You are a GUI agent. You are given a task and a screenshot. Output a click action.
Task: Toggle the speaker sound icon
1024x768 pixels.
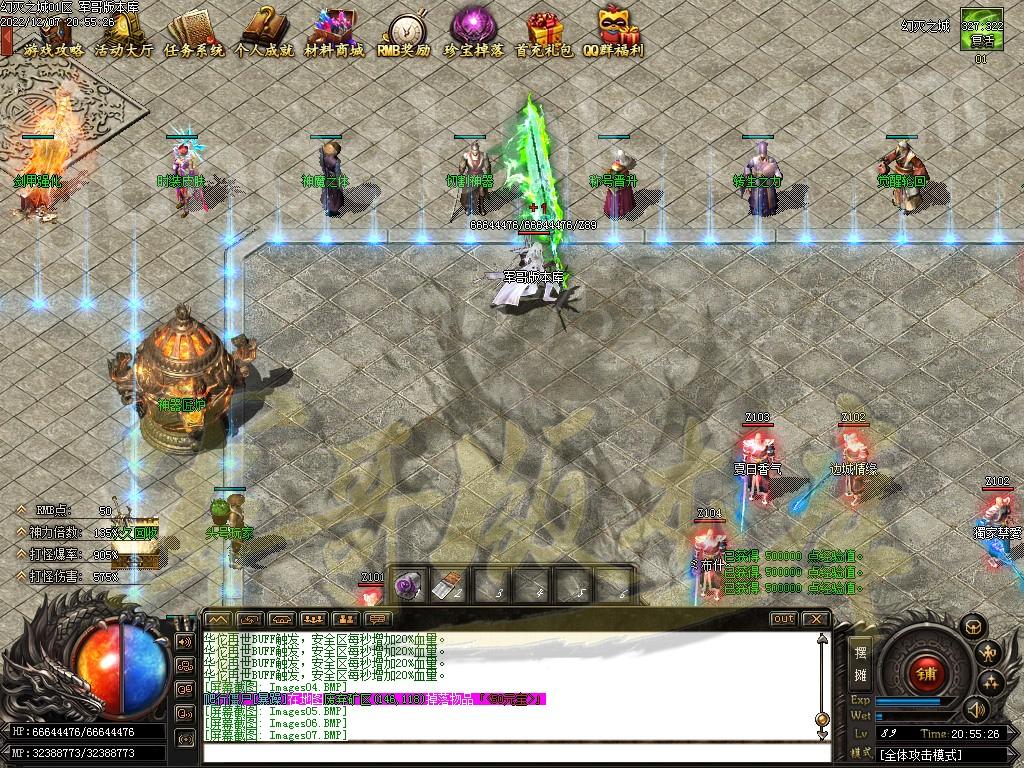coord(975,710)
